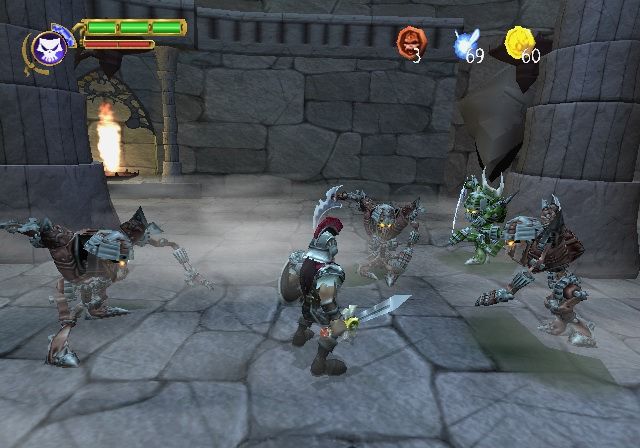
Task: Select the red face lives icon
Action: pos(408,41)
